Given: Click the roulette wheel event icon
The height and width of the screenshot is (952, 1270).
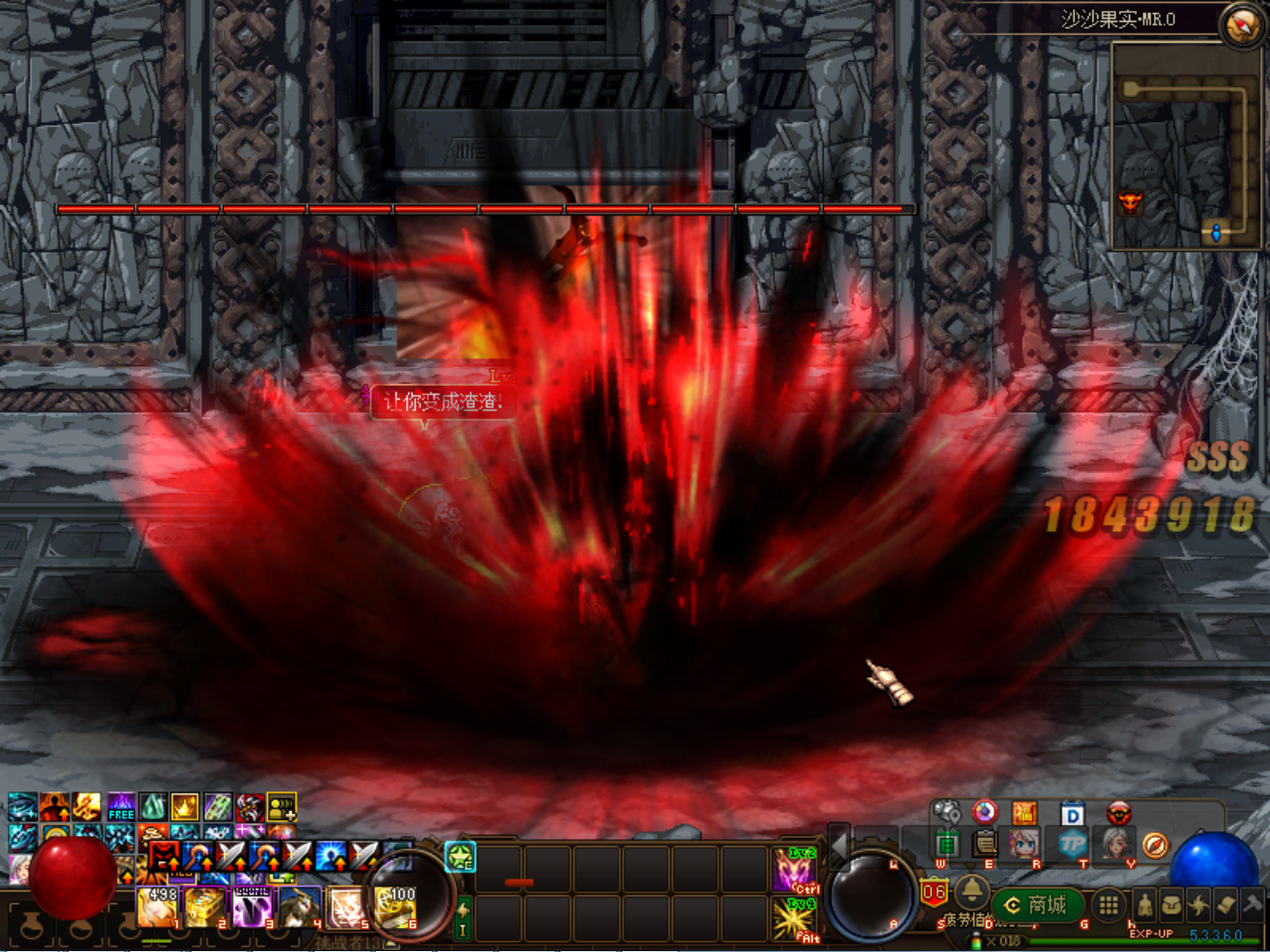Looking at the screenshot, I should (984, 812).
